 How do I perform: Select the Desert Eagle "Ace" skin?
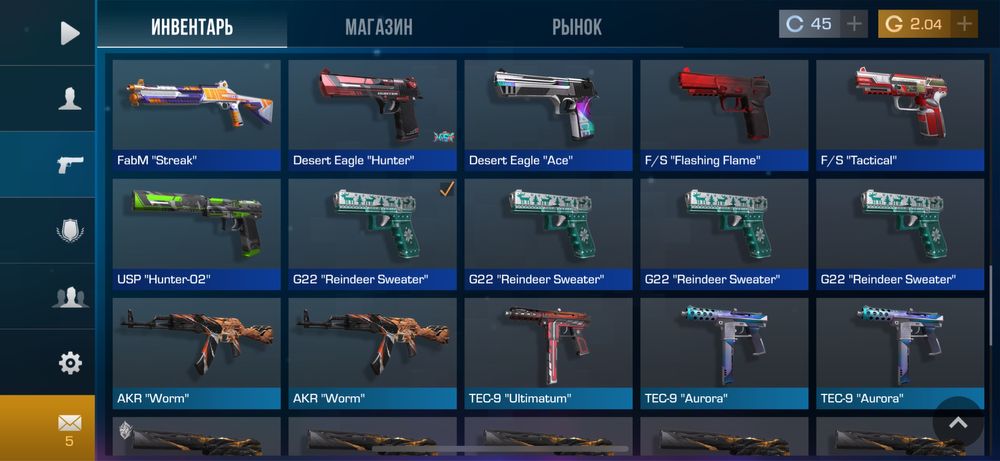coord(548,114)
